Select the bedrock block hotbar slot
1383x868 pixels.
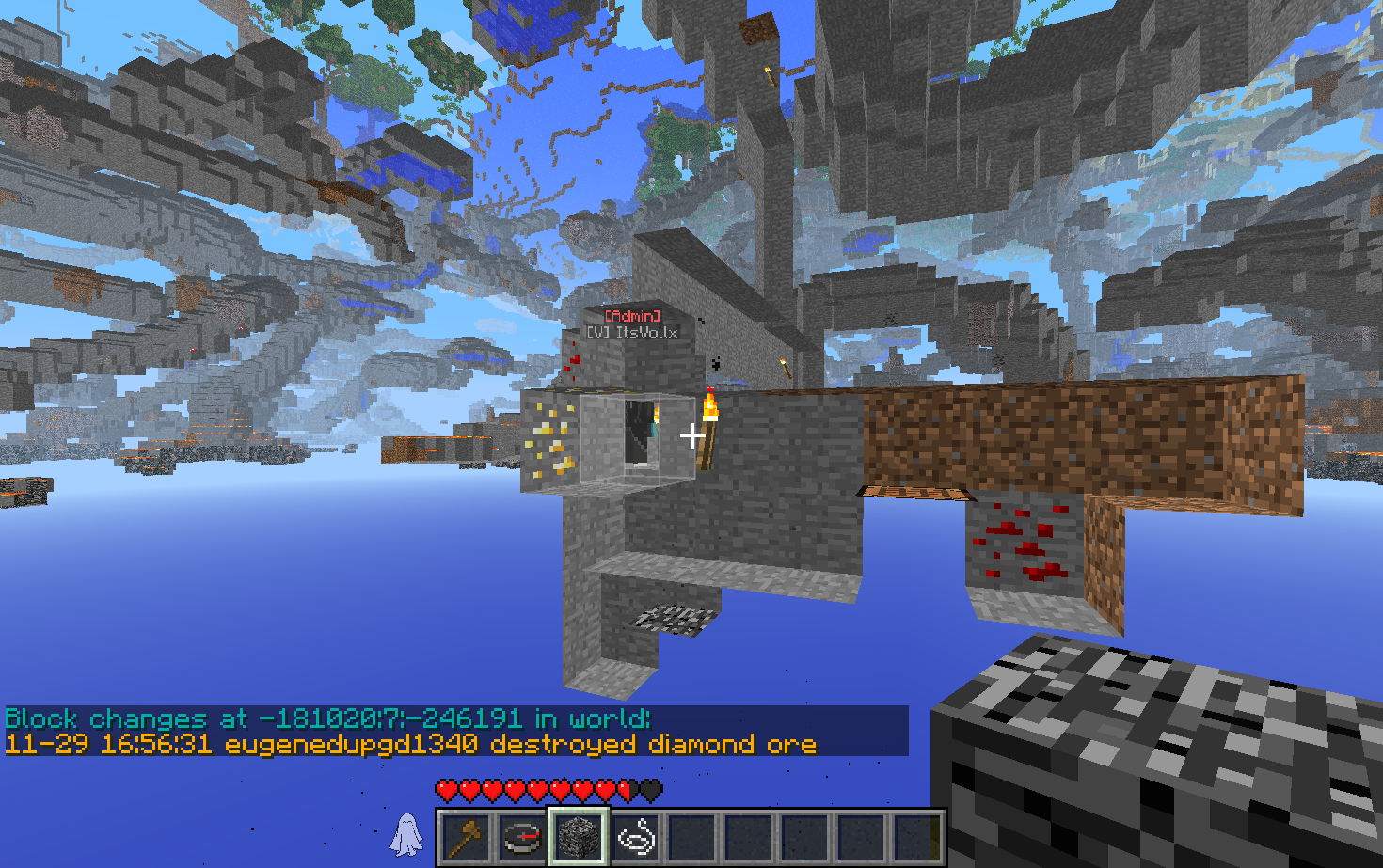coord(578,836)
